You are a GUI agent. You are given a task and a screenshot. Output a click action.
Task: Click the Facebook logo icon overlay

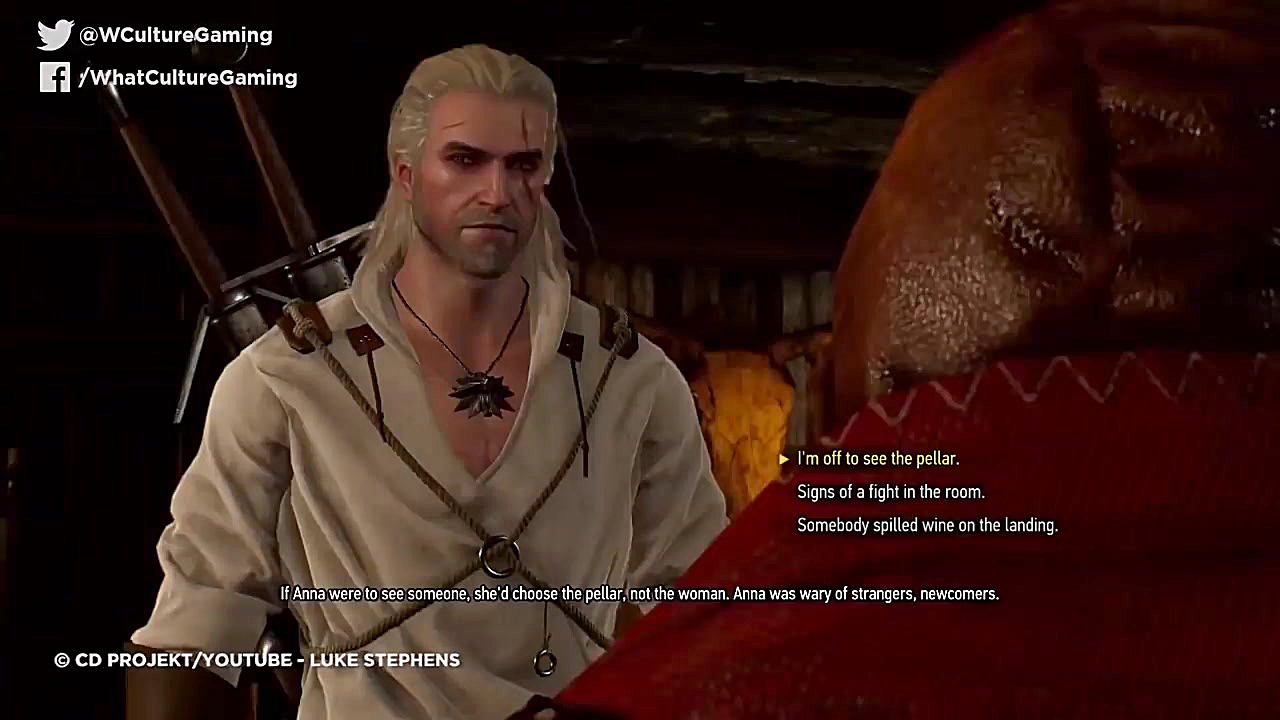[x=55, y=77]
